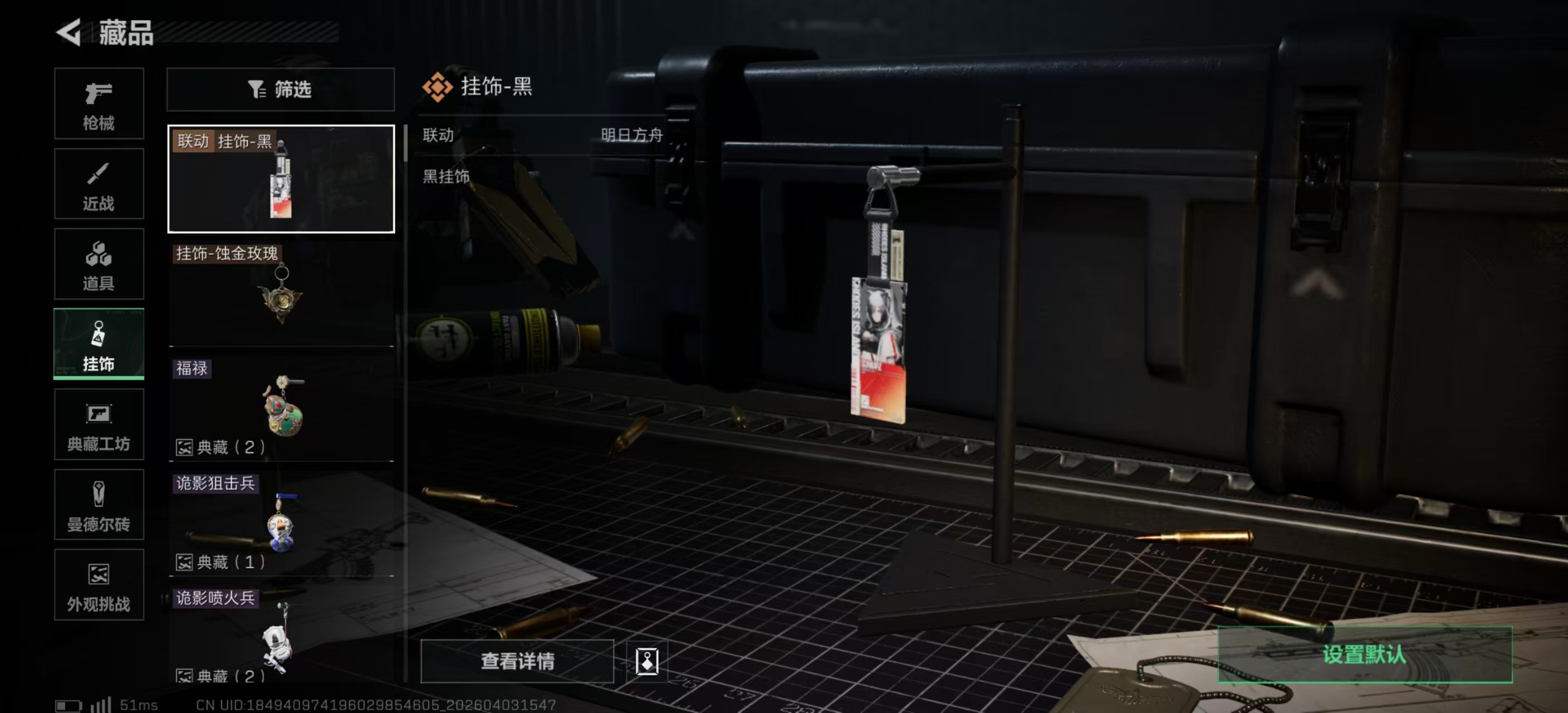Tap the back arrow beside 藏品 title
This screenshot has width=1568, height=713.
[x=69, y=32]
